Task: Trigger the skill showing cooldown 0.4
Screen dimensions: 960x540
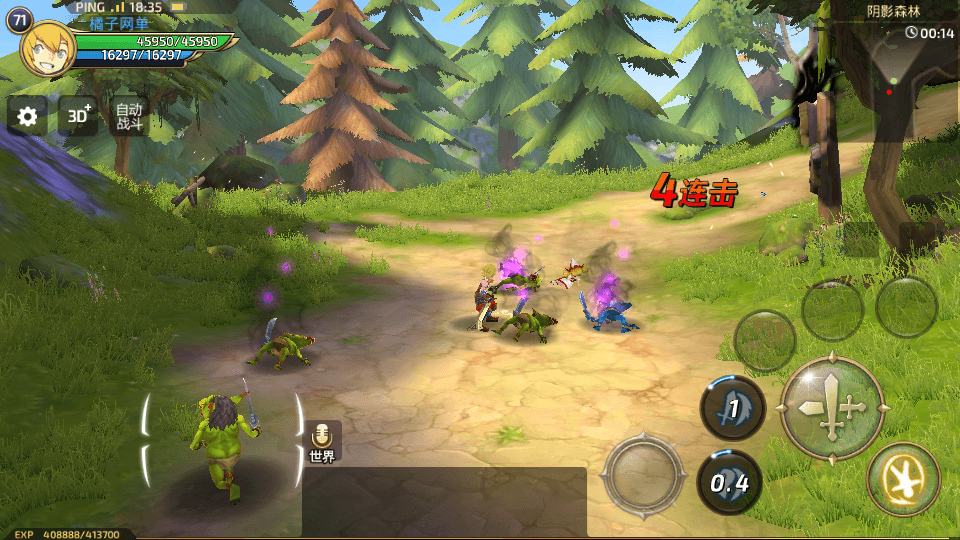Action: 729,482
